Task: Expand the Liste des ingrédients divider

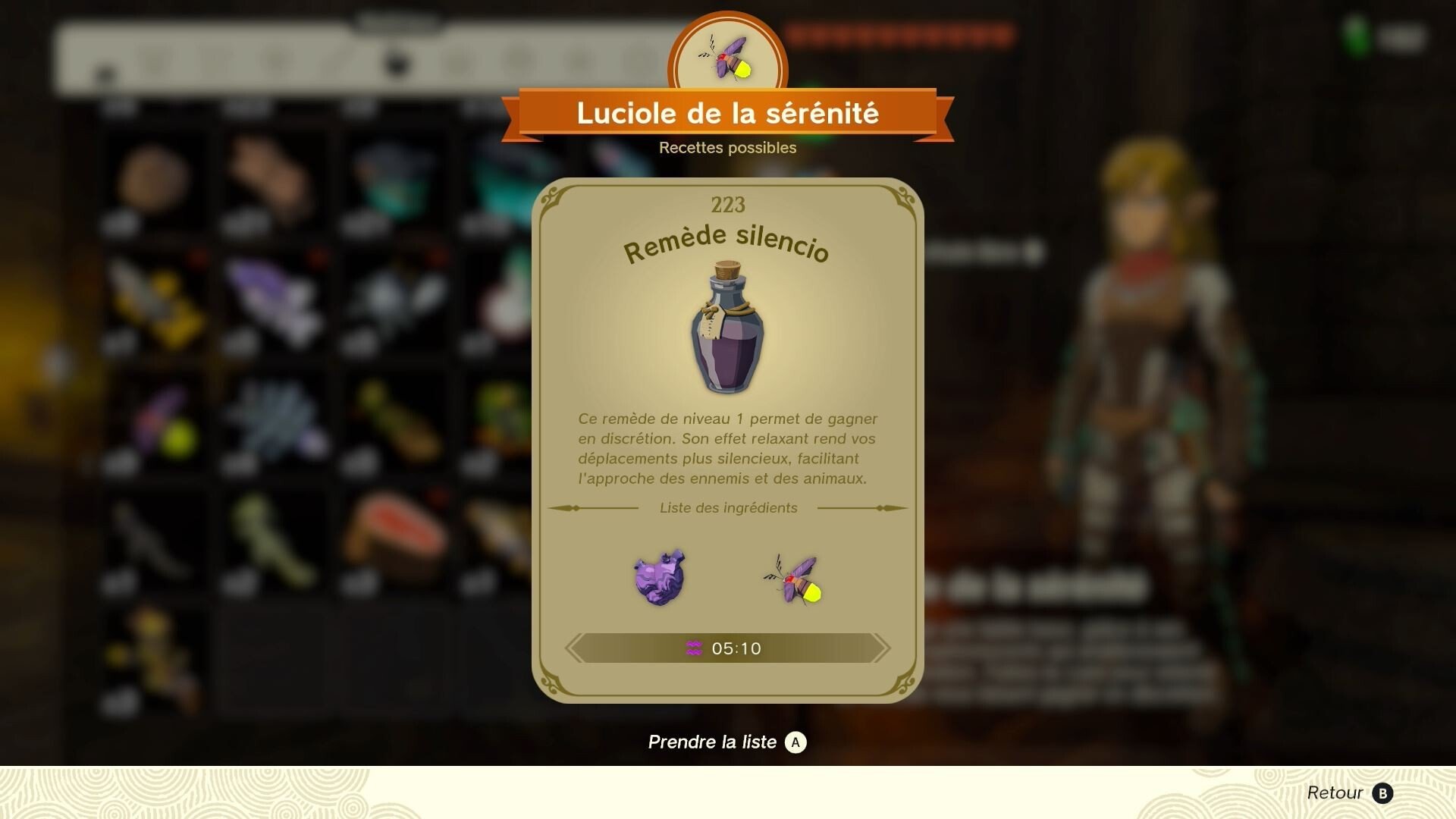Action: coord(726,508)
